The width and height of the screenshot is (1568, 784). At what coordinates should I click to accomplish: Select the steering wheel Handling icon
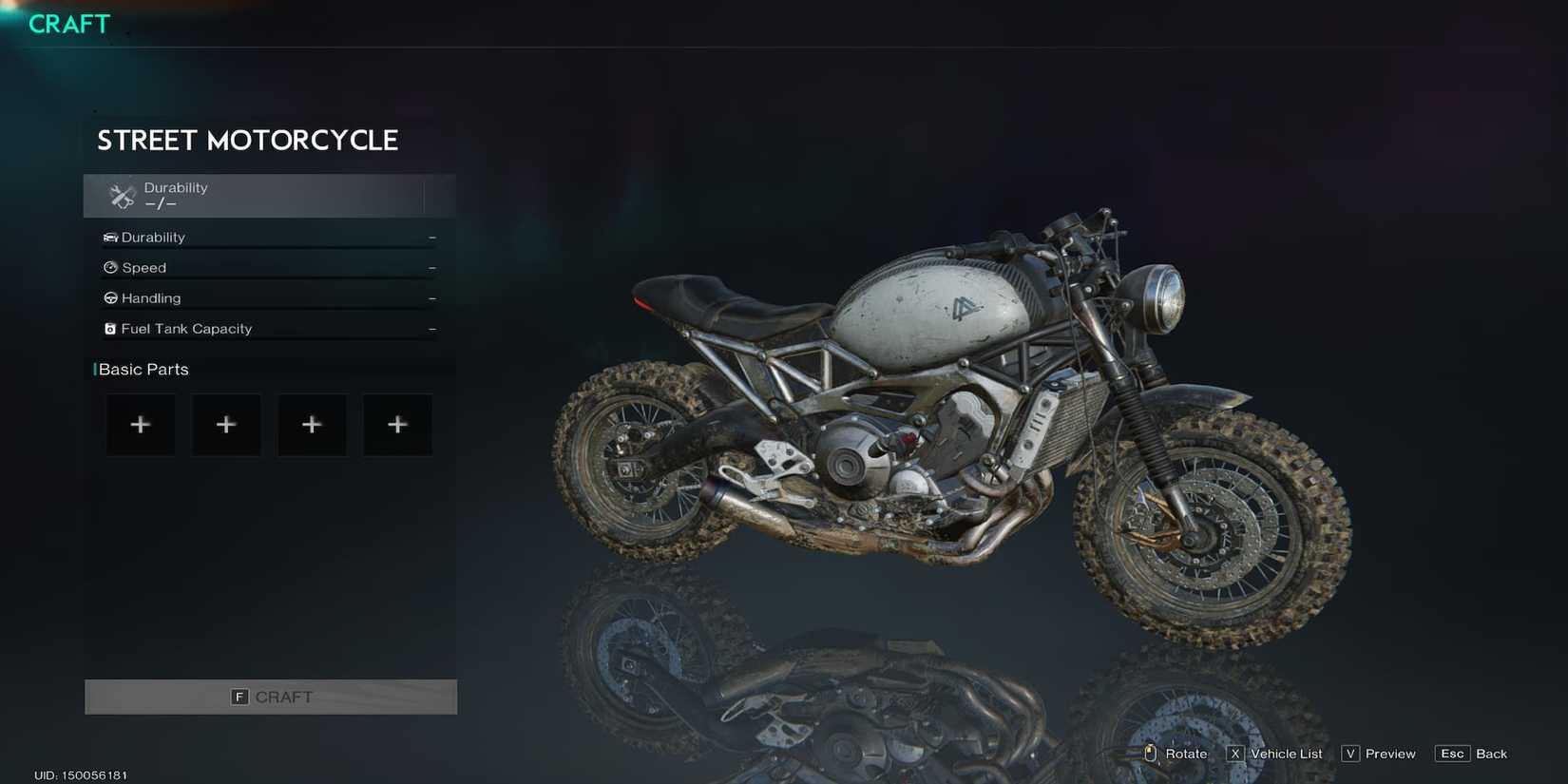click(109, 297)
